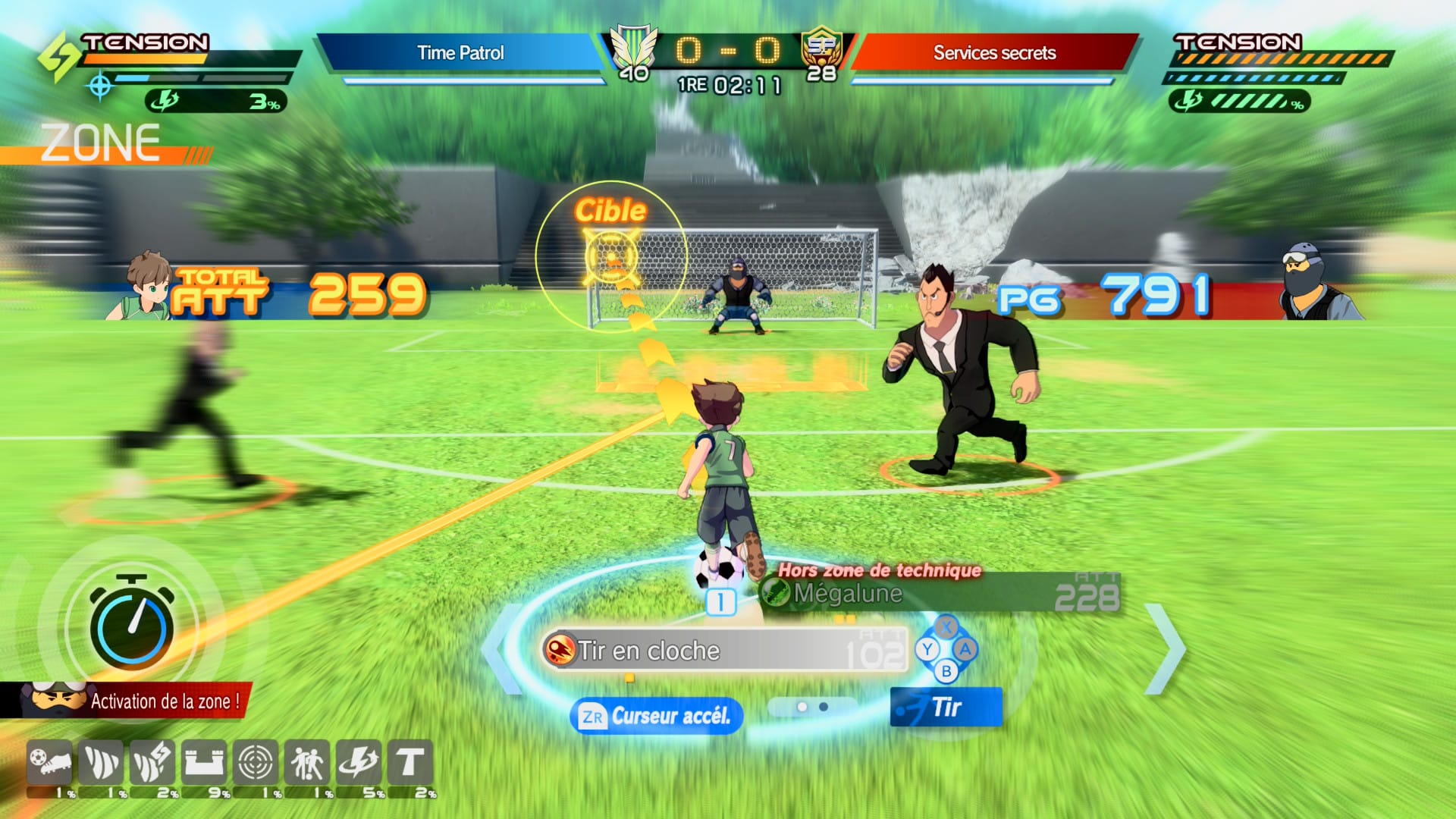Click the left arrow to cycle options
Image resolution: width=1456 pixels, height=819 pixels.
500,649
